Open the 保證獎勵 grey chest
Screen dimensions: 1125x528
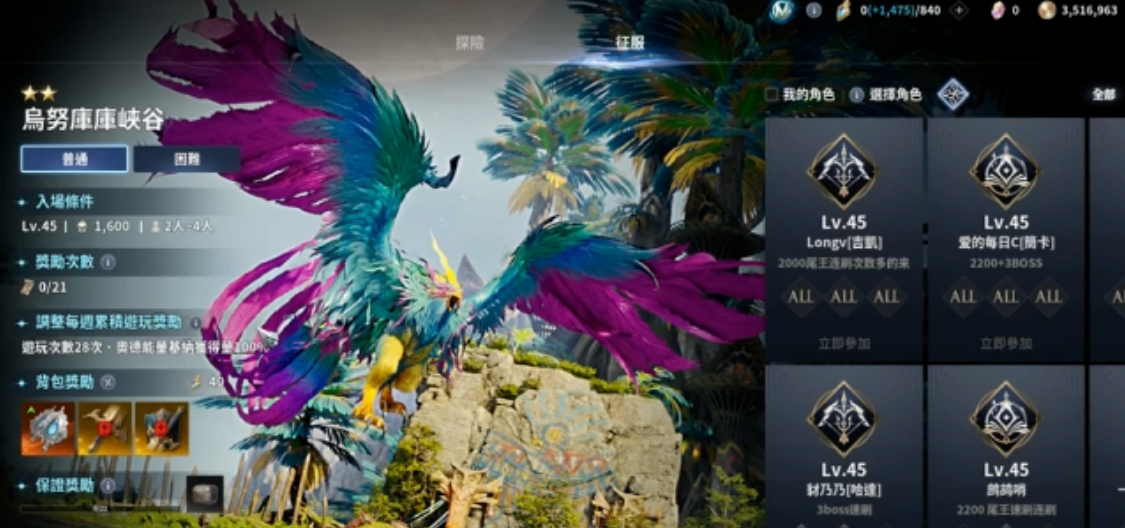click(204, 493)
